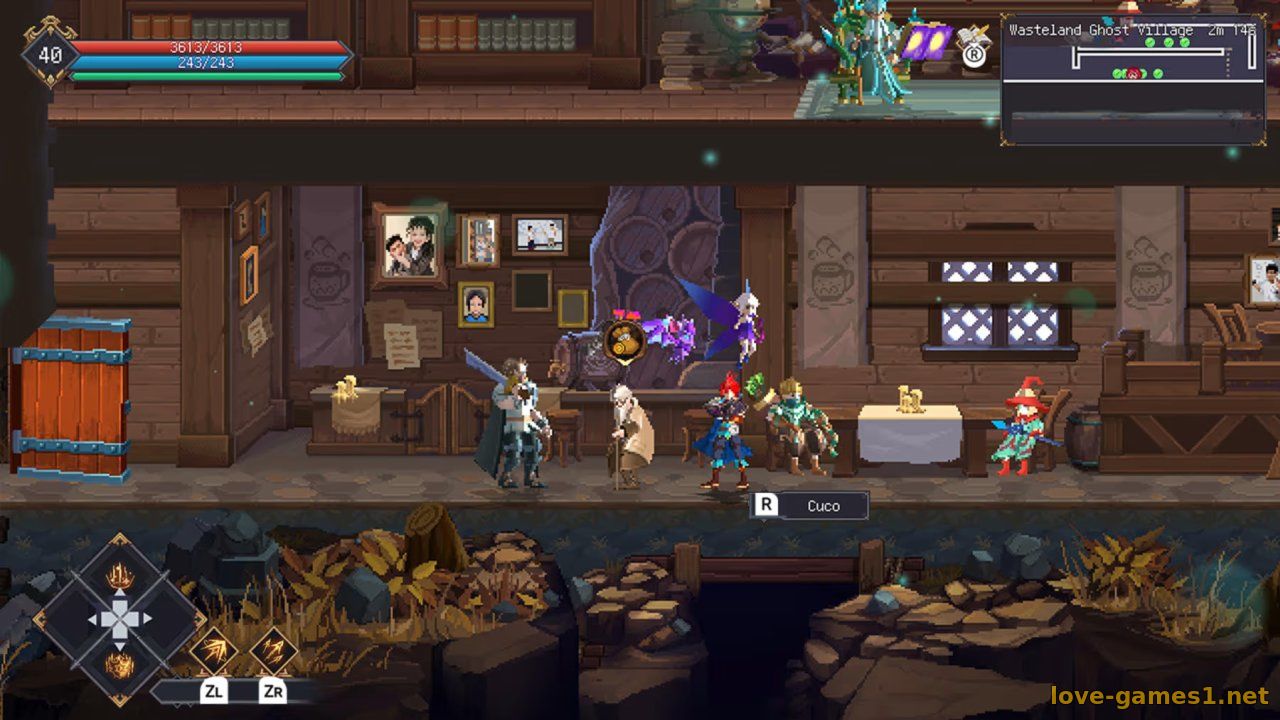Viewport: 1280px width, 720px height.
Task: Use the fanned arrow skill above ZL
Action: (215, 651)
